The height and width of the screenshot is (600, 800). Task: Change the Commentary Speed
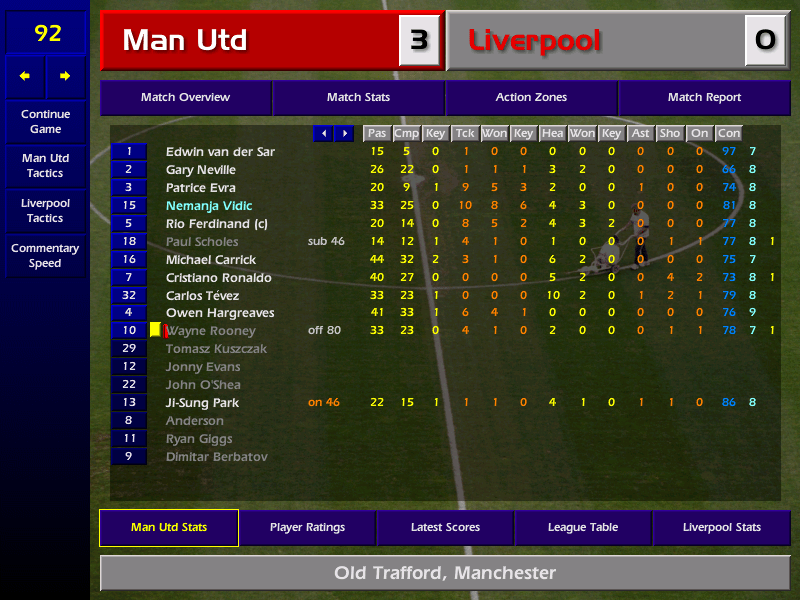[x=45, y=255]
